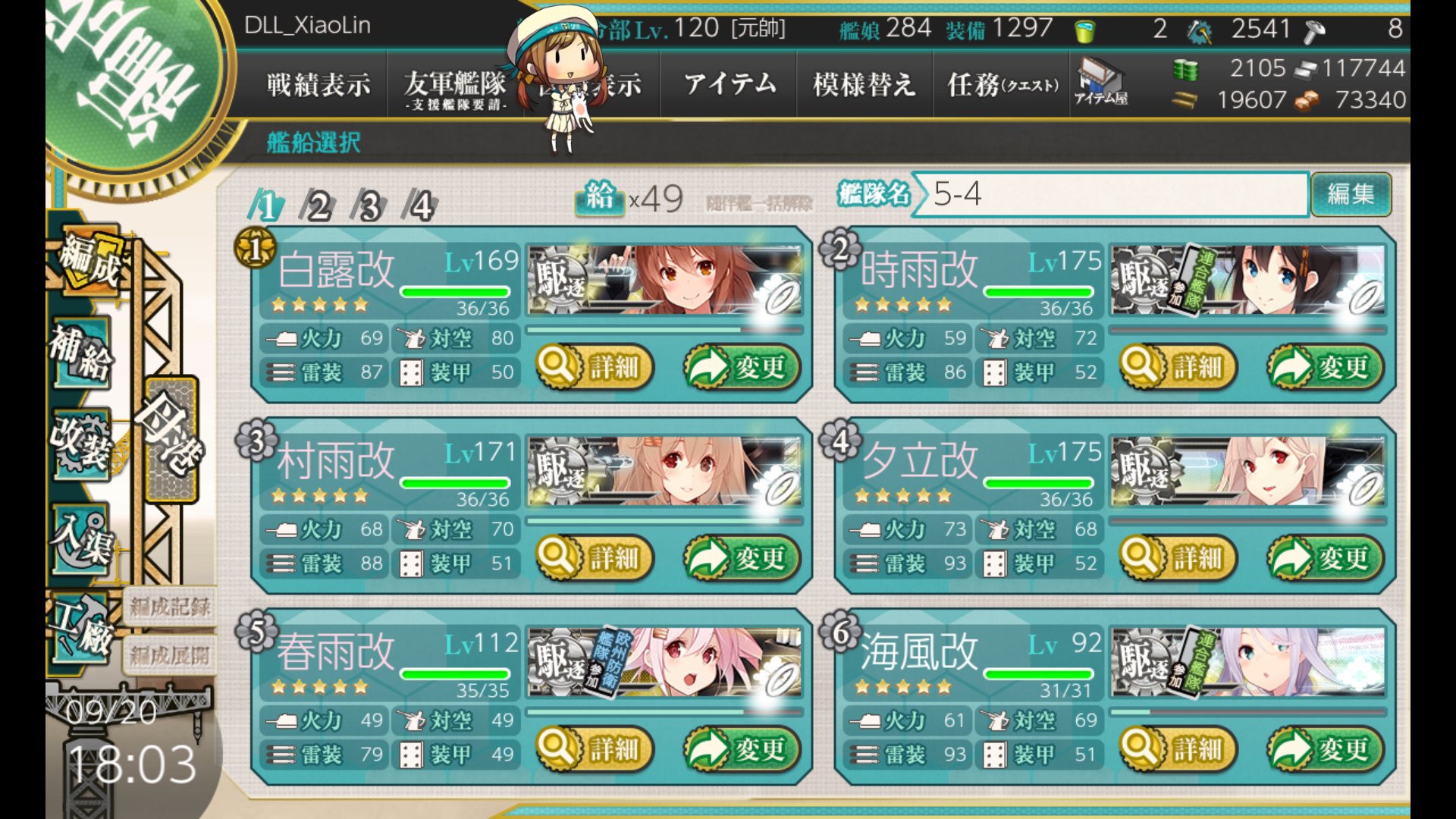This screenshot has height=819, width=1456.
Task: Open the アイテム menu
Action: pyautogui.click(x=730, y=84)
